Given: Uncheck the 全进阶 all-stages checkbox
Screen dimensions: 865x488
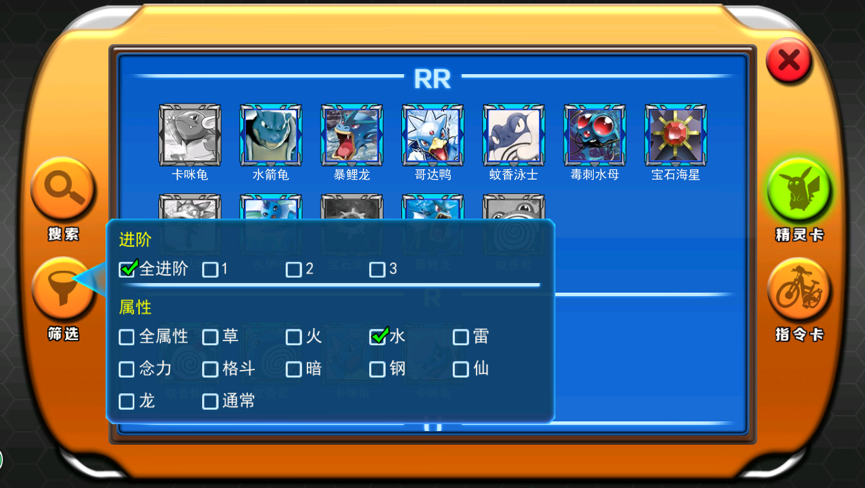Looking at the screenshot, I should 128,269.
